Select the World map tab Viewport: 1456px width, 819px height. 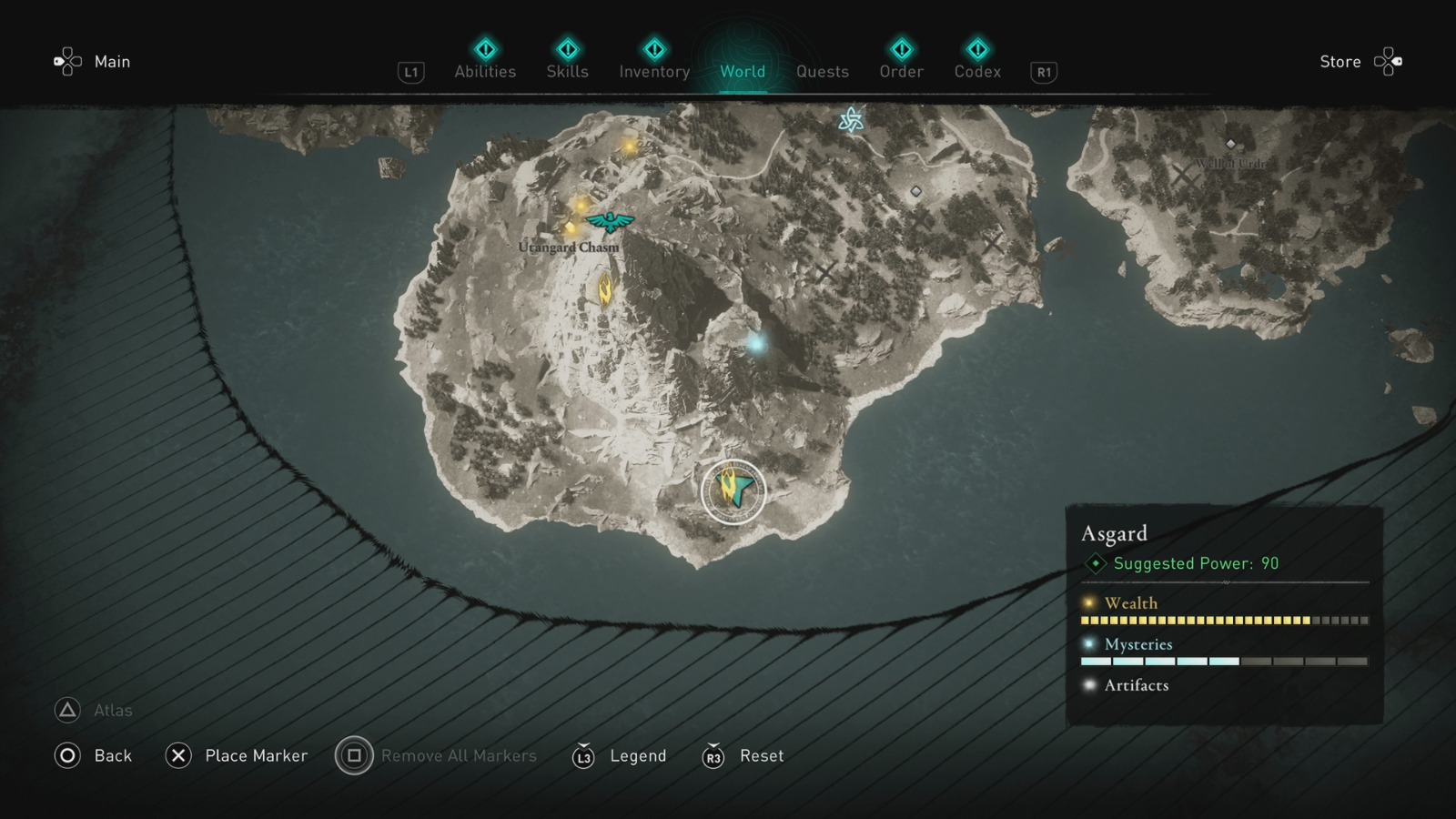pos(743,71)
